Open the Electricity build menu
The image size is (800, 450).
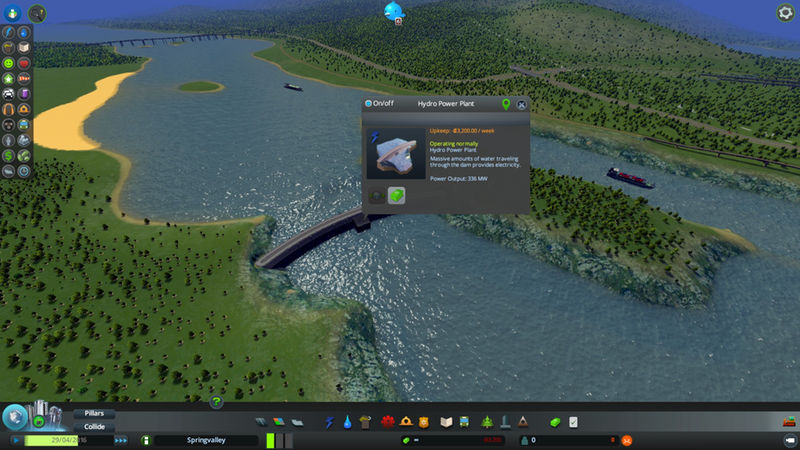(x=329, y=422)
